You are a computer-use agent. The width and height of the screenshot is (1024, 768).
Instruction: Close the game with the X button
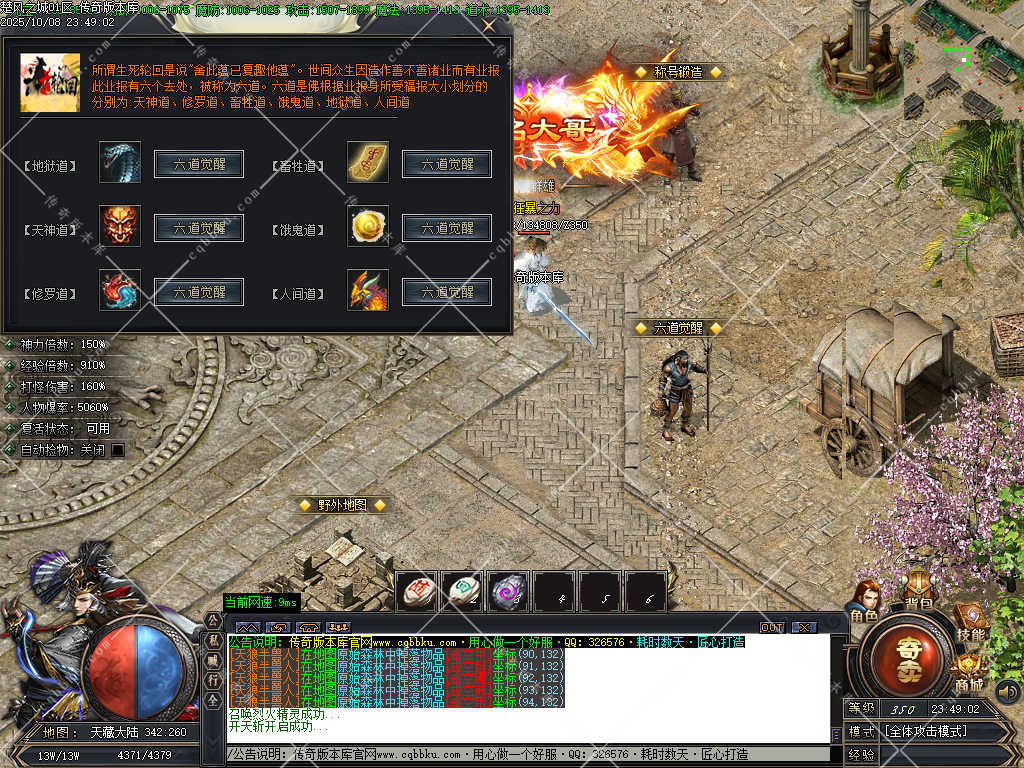coord(804,627)
